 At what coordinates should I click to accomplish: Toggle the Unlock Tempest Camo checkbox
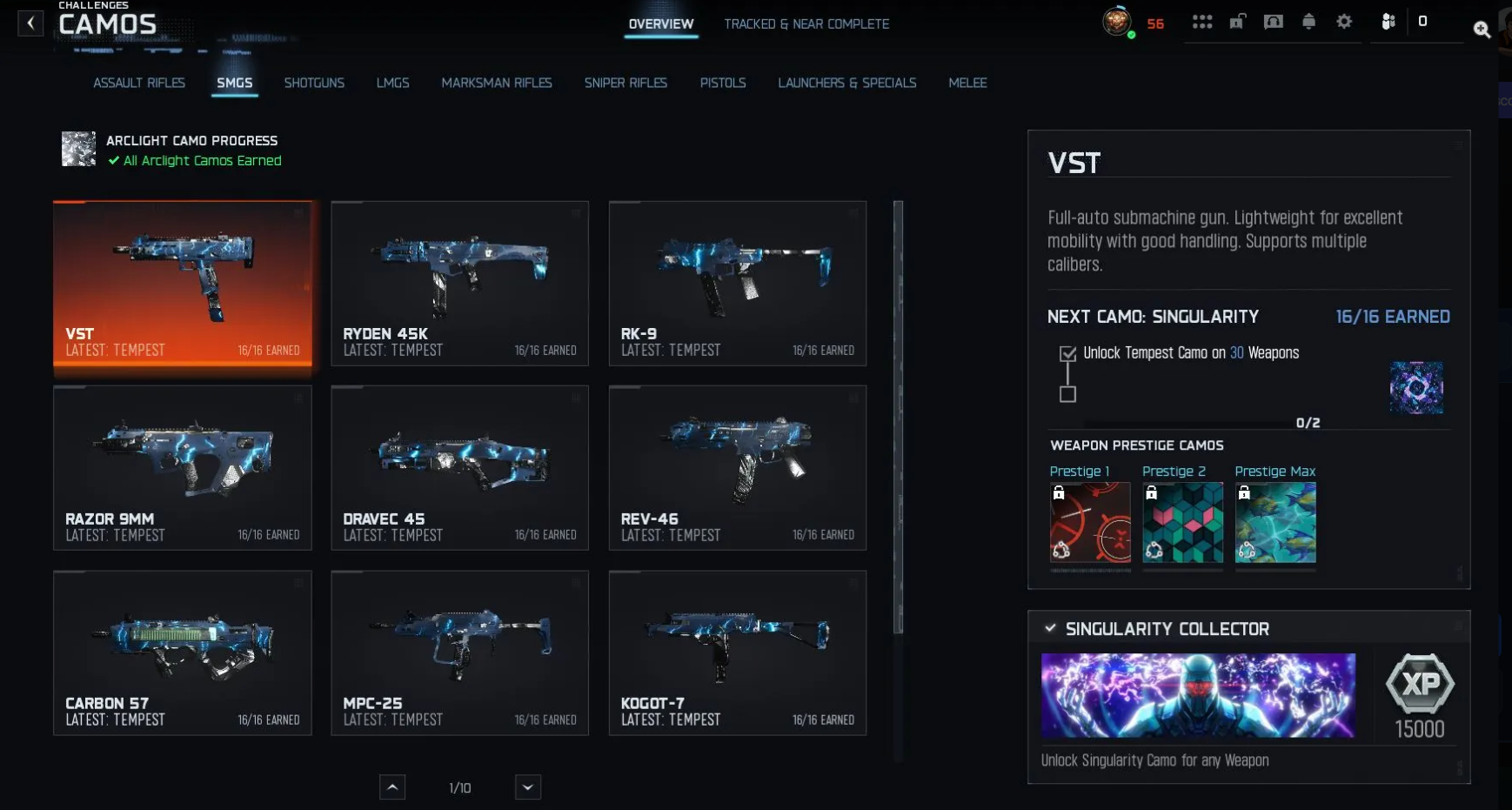point(1068,354)
